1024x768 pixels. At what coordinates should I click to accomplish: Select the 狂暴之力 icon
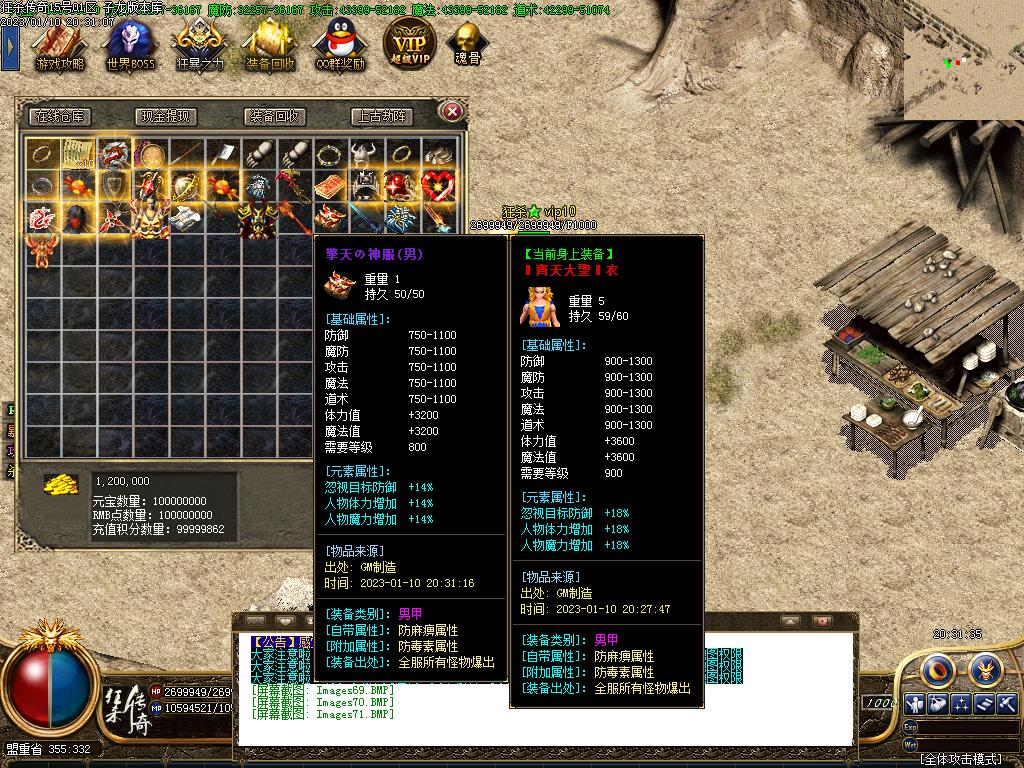pos(200,44)
